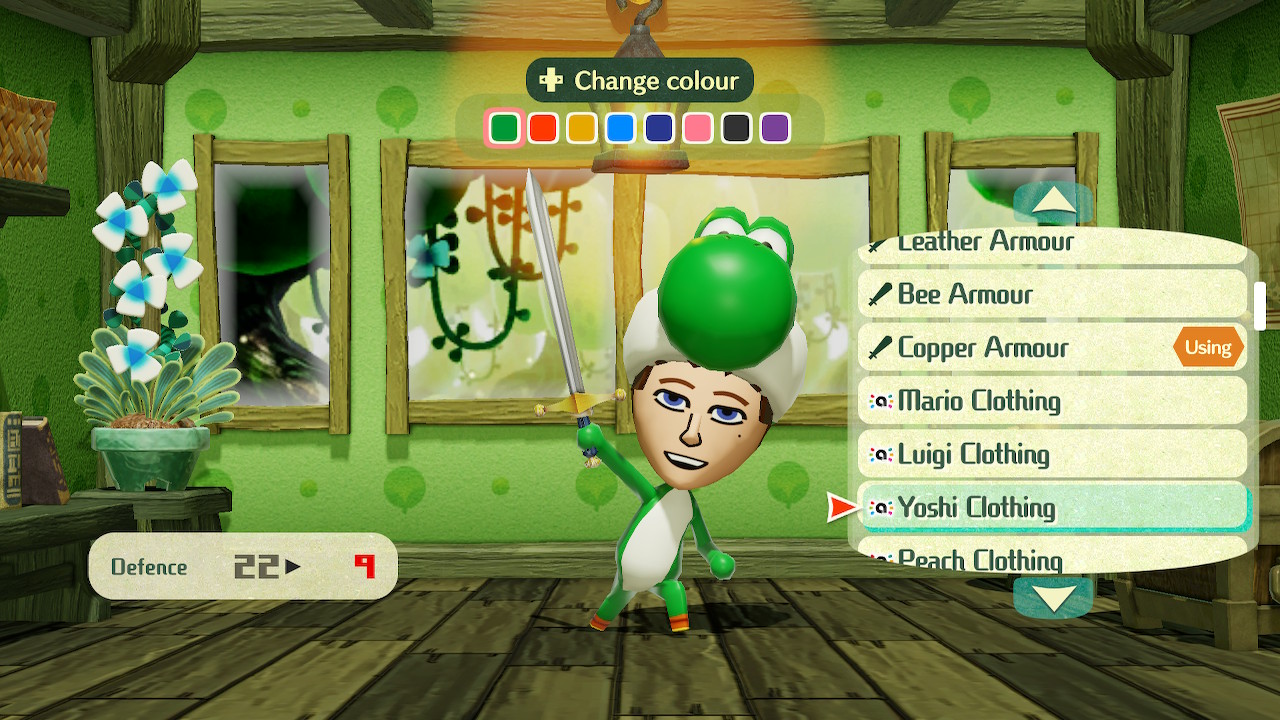The width and height of the screenshot is (1280, 720).
Task: Select the black colour swatch
Action: click(737, 128)
